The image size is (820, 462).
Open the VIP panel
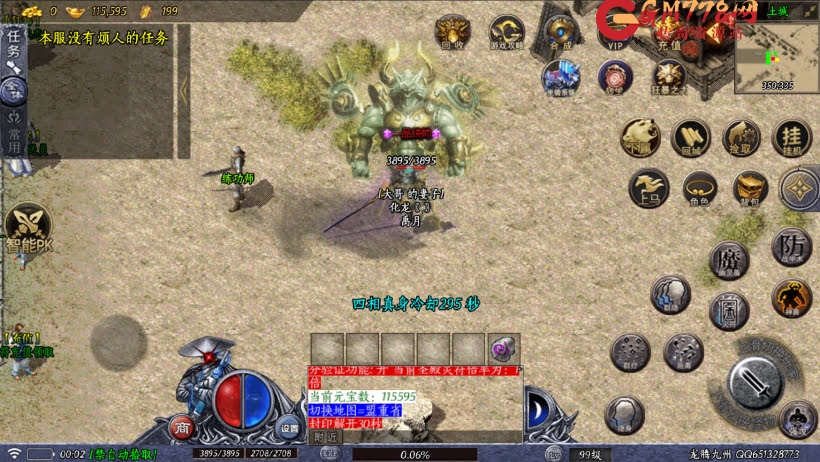tap(614, 31)
